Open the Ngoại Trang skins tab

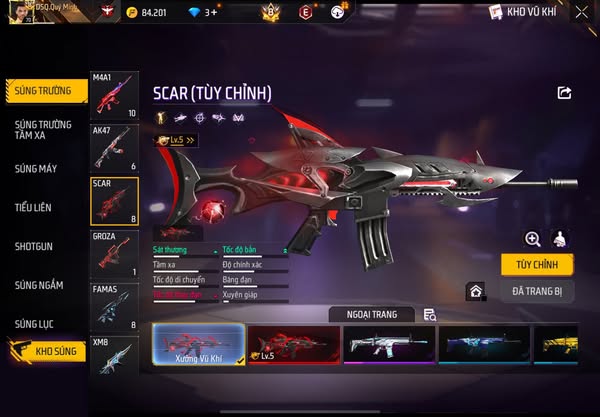coord(370,314)
